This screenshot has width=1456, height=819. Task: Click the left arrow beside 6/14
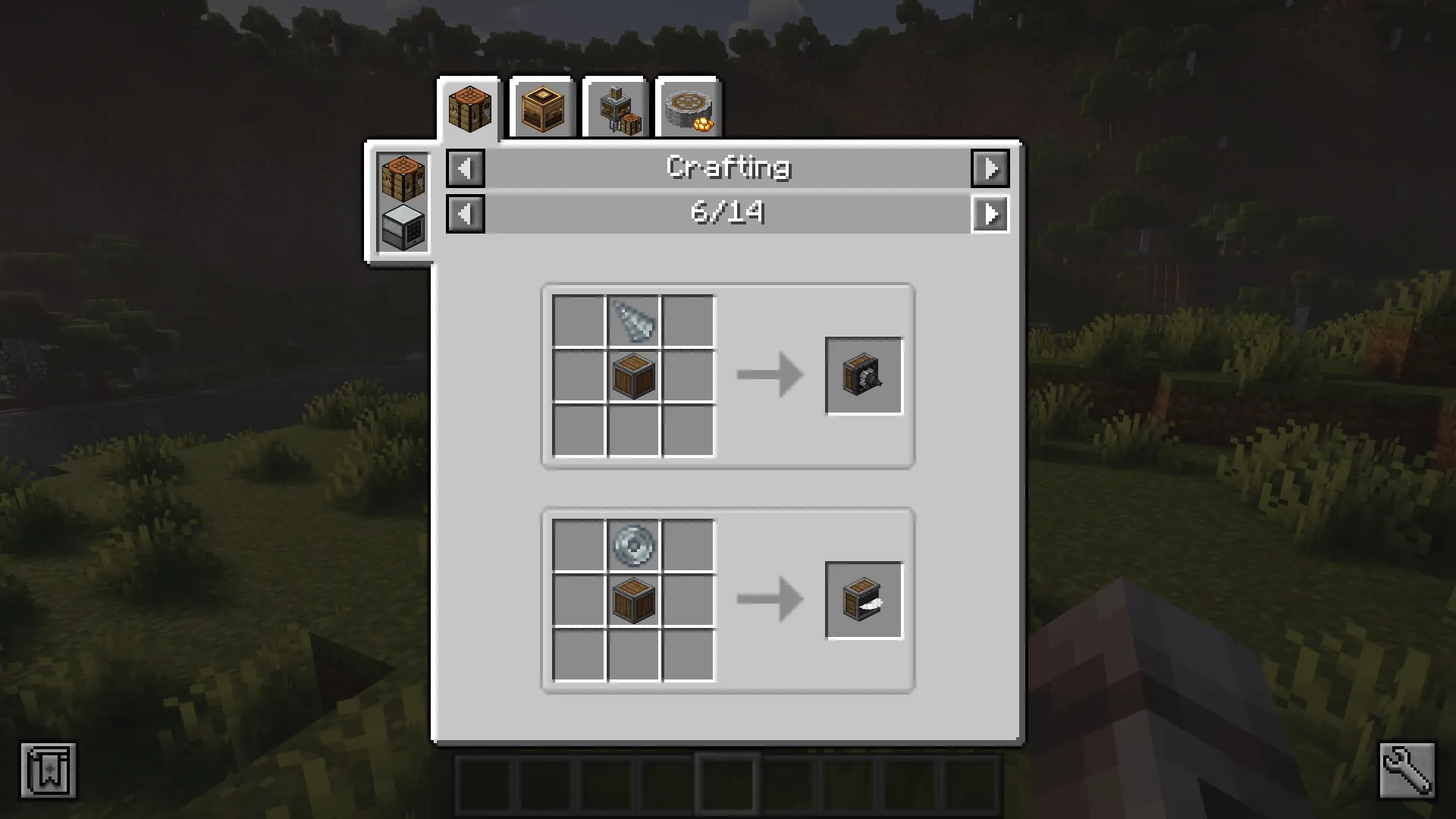click(466, 215)
